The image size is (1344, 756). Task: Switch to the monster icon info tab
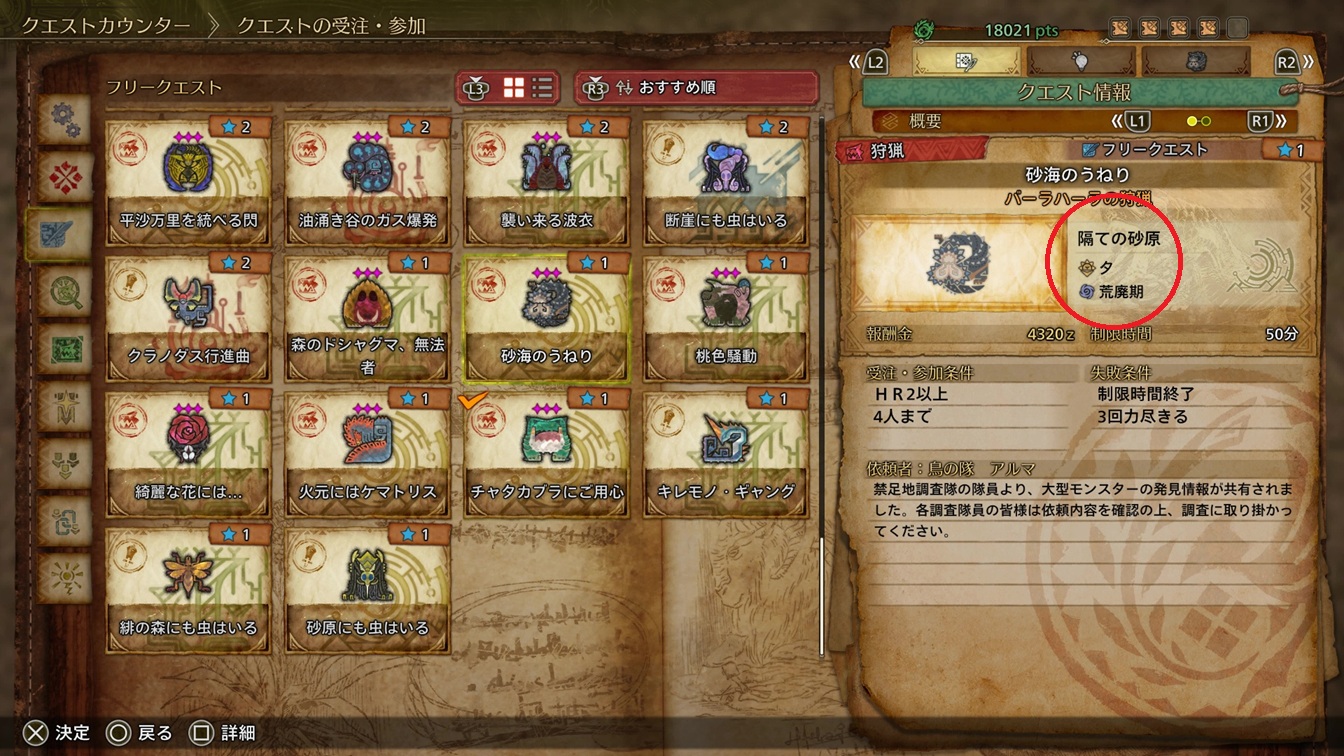coord(1194,61)
